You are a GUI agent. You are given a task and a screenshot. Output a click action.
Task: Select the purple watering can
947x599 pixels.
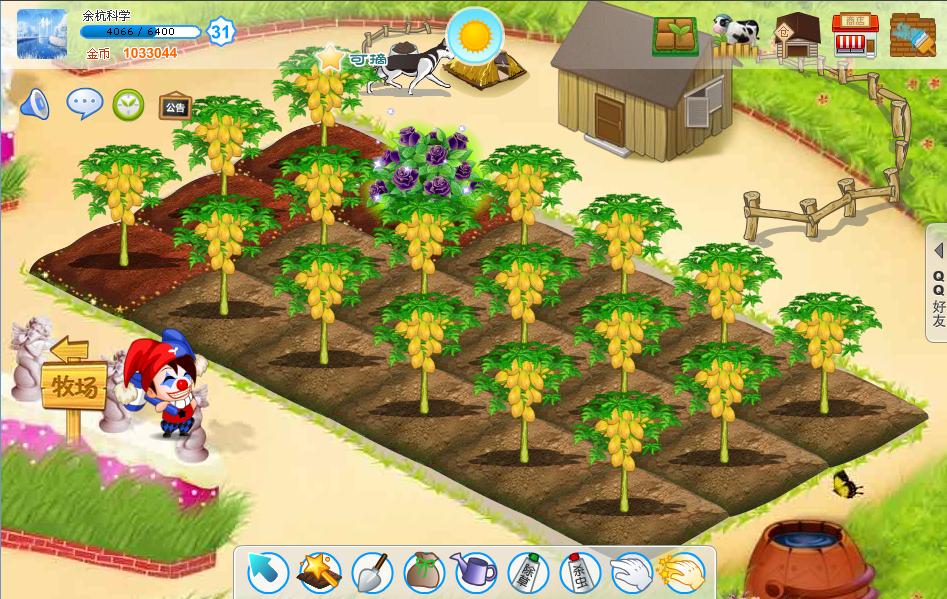click(475, 572)
